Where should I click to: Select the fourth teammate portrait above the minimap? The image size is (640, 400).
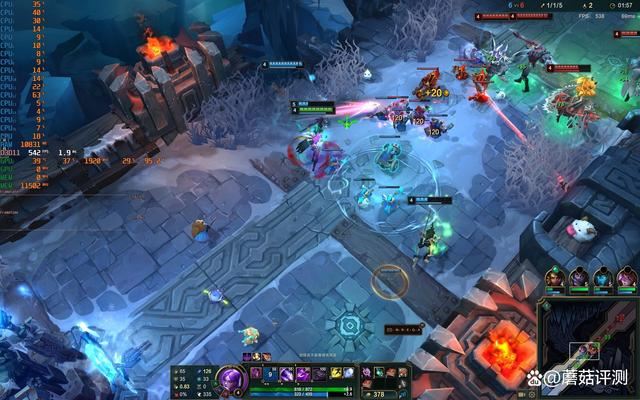627,278
